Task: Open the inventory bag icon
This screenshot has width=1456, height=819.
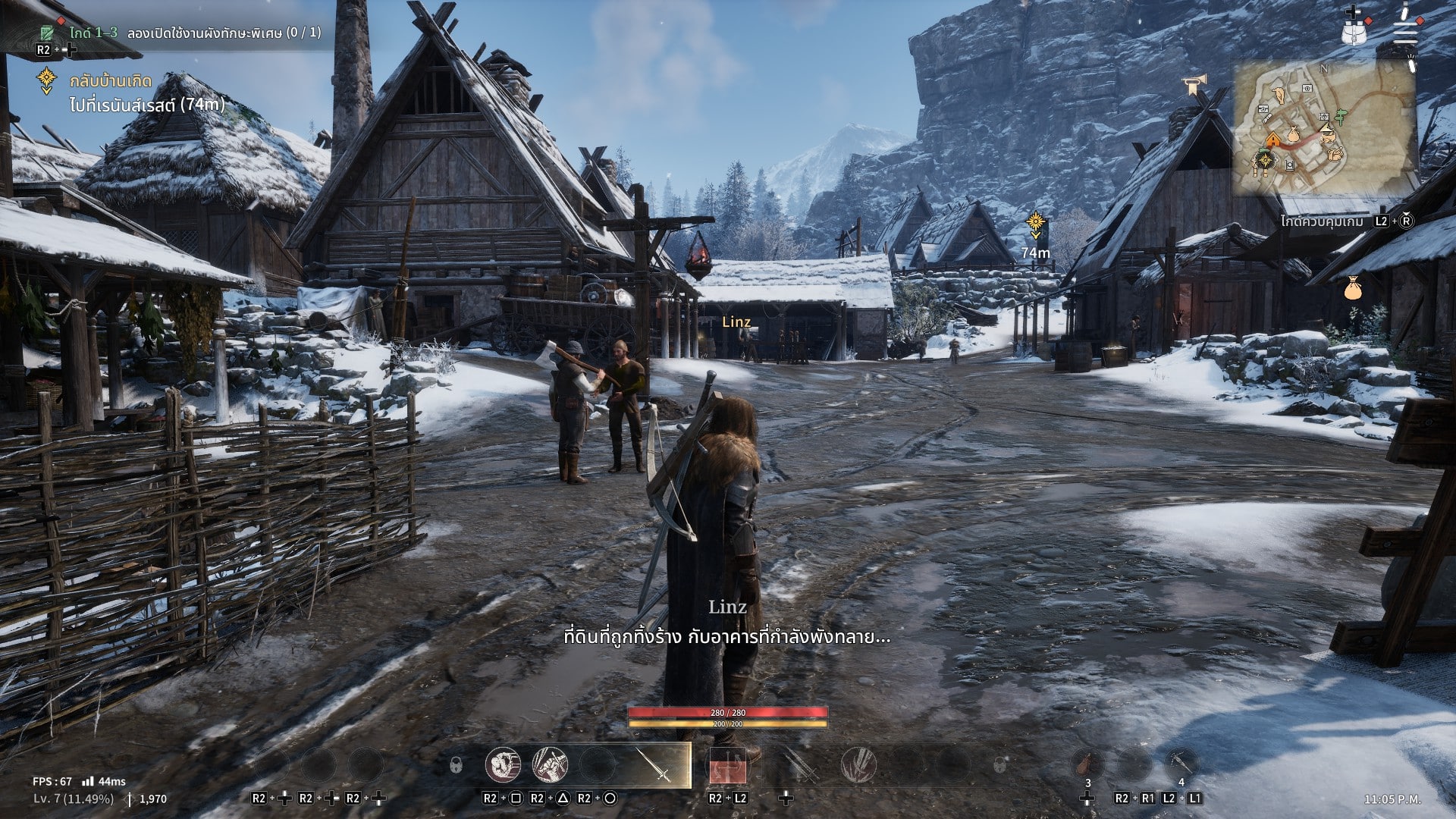Action: click(x=1354, y=31)
